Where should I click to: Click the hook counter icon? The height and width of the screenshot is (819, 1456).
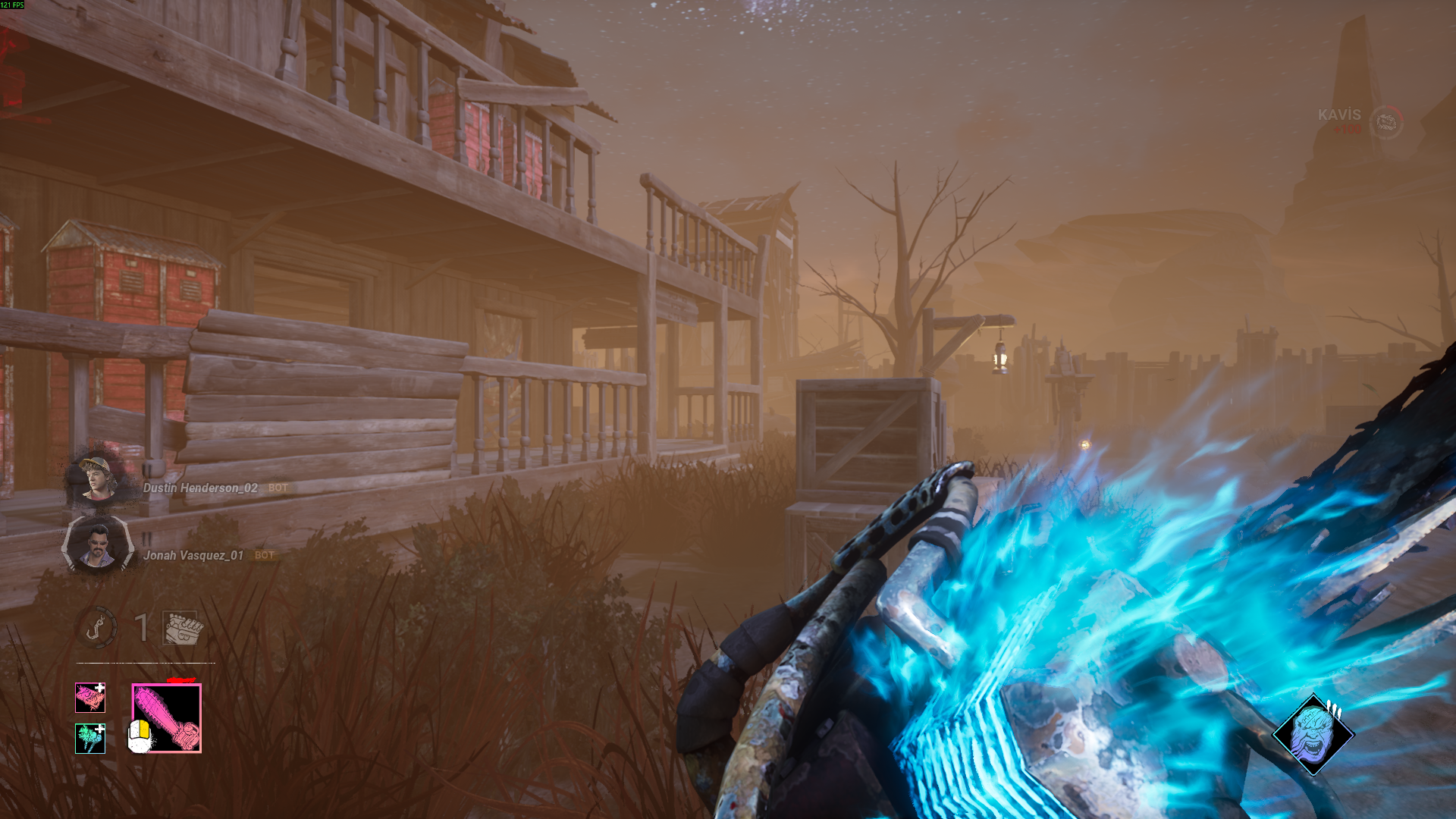(97, 627)
